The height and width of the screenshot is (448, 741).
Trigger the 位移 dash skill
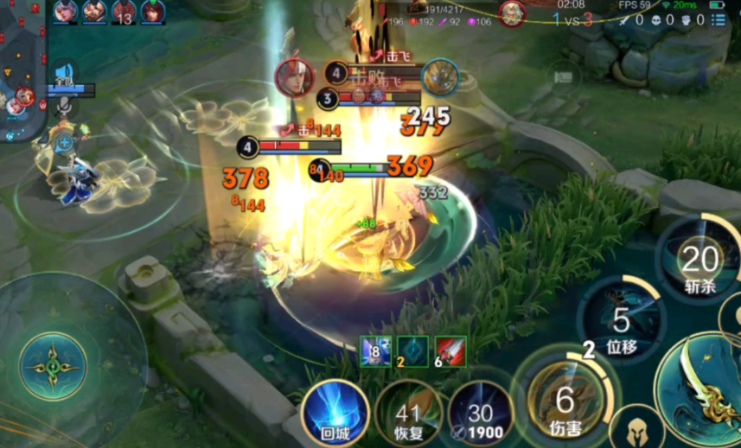(x=620, y=323)
